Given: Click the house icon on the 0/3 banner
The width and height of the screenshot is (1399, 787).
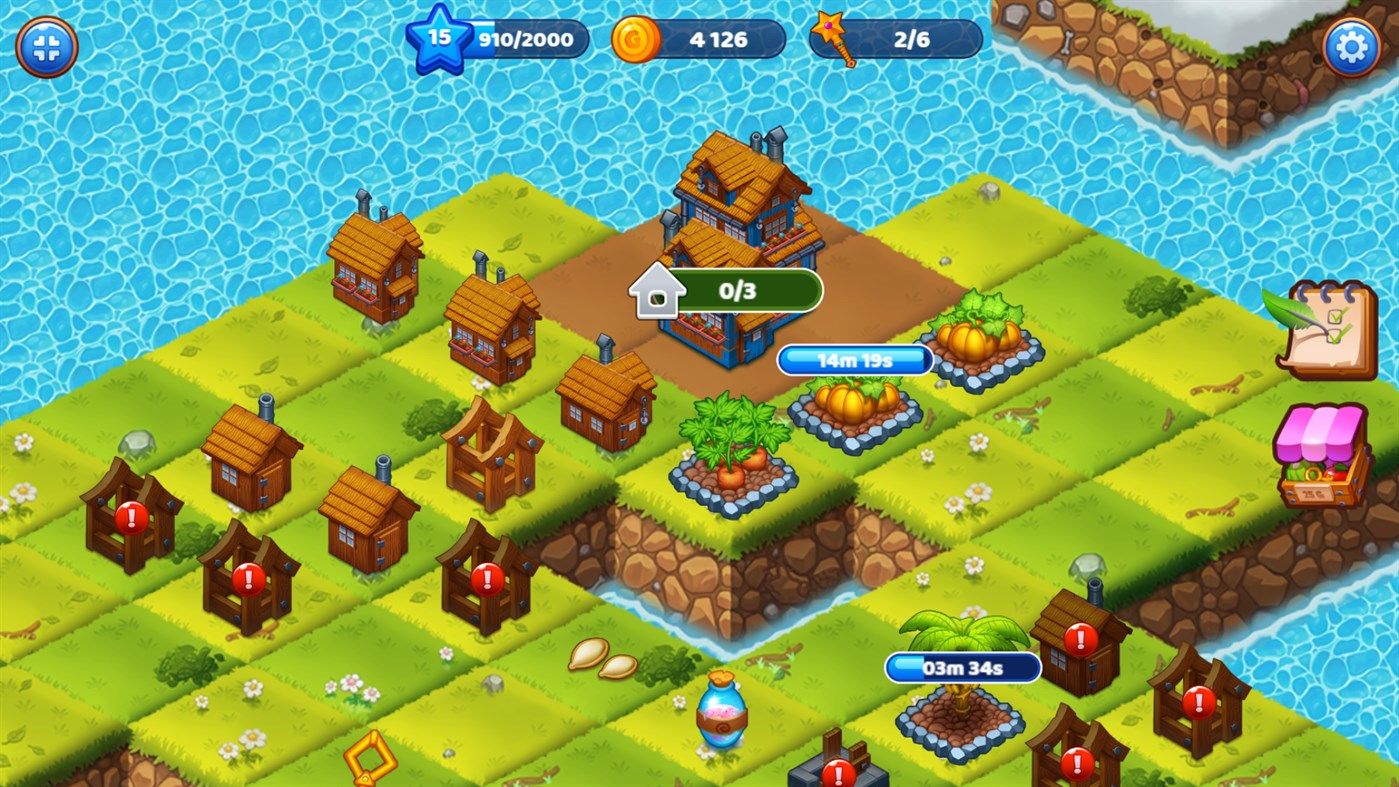Looking at the screenshot, I should pyautogui.click(x=659, y=292).
